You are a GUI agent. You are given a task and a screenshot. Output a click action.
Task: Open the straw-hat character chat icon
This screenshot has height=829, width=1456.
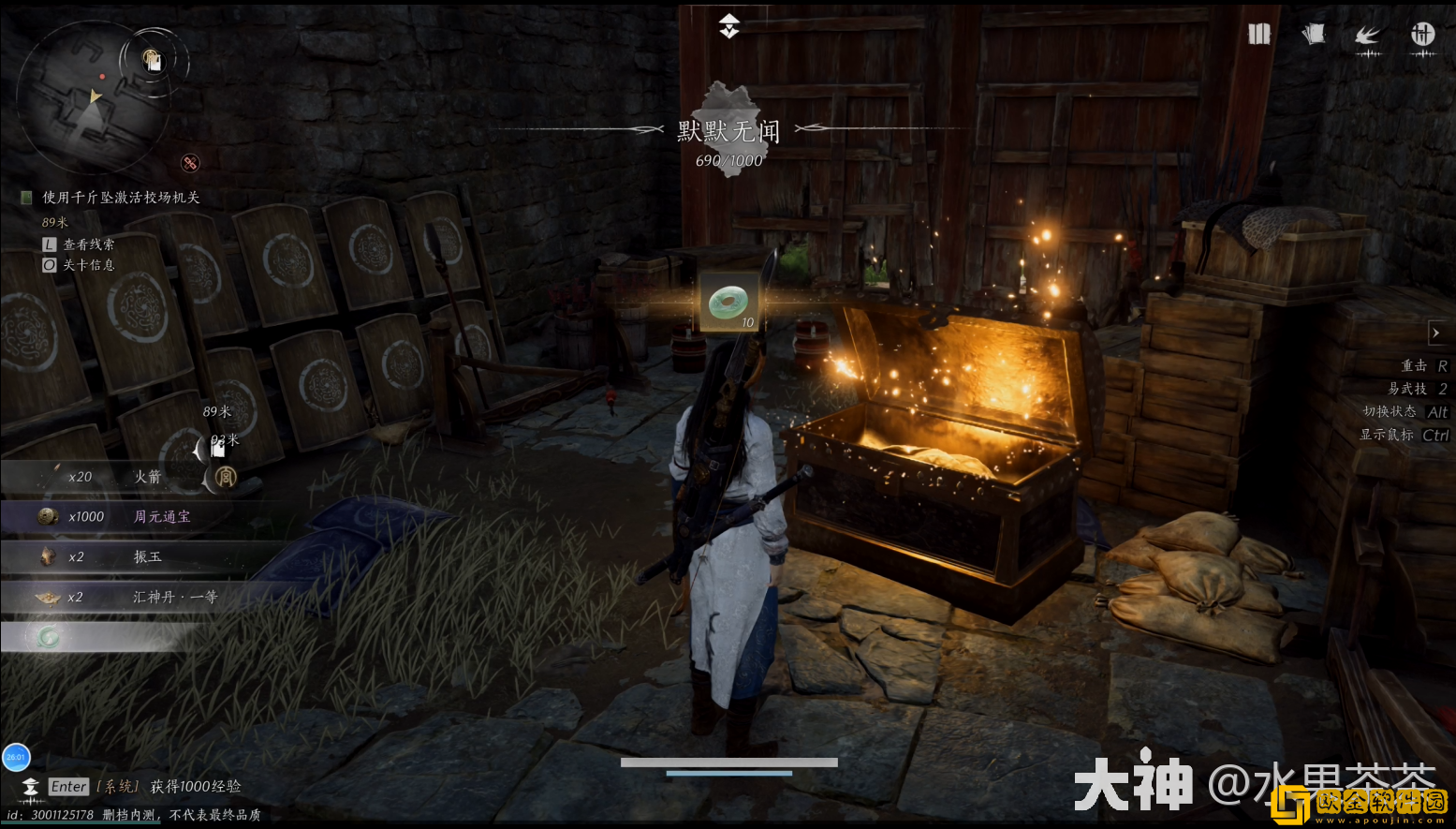click(31, 787)
